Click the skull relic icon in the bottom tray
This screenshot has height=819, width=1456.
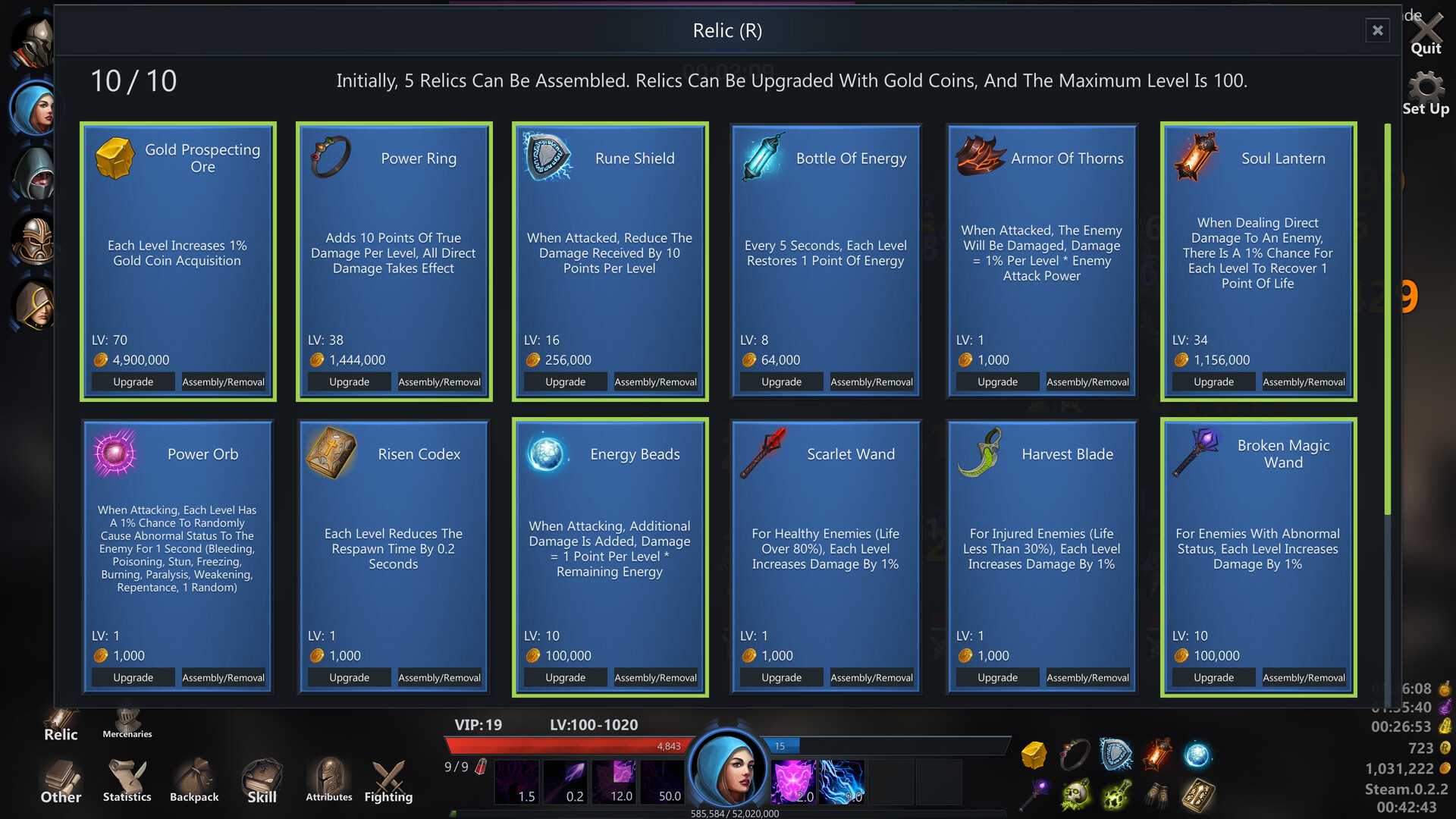(1078, 794)
